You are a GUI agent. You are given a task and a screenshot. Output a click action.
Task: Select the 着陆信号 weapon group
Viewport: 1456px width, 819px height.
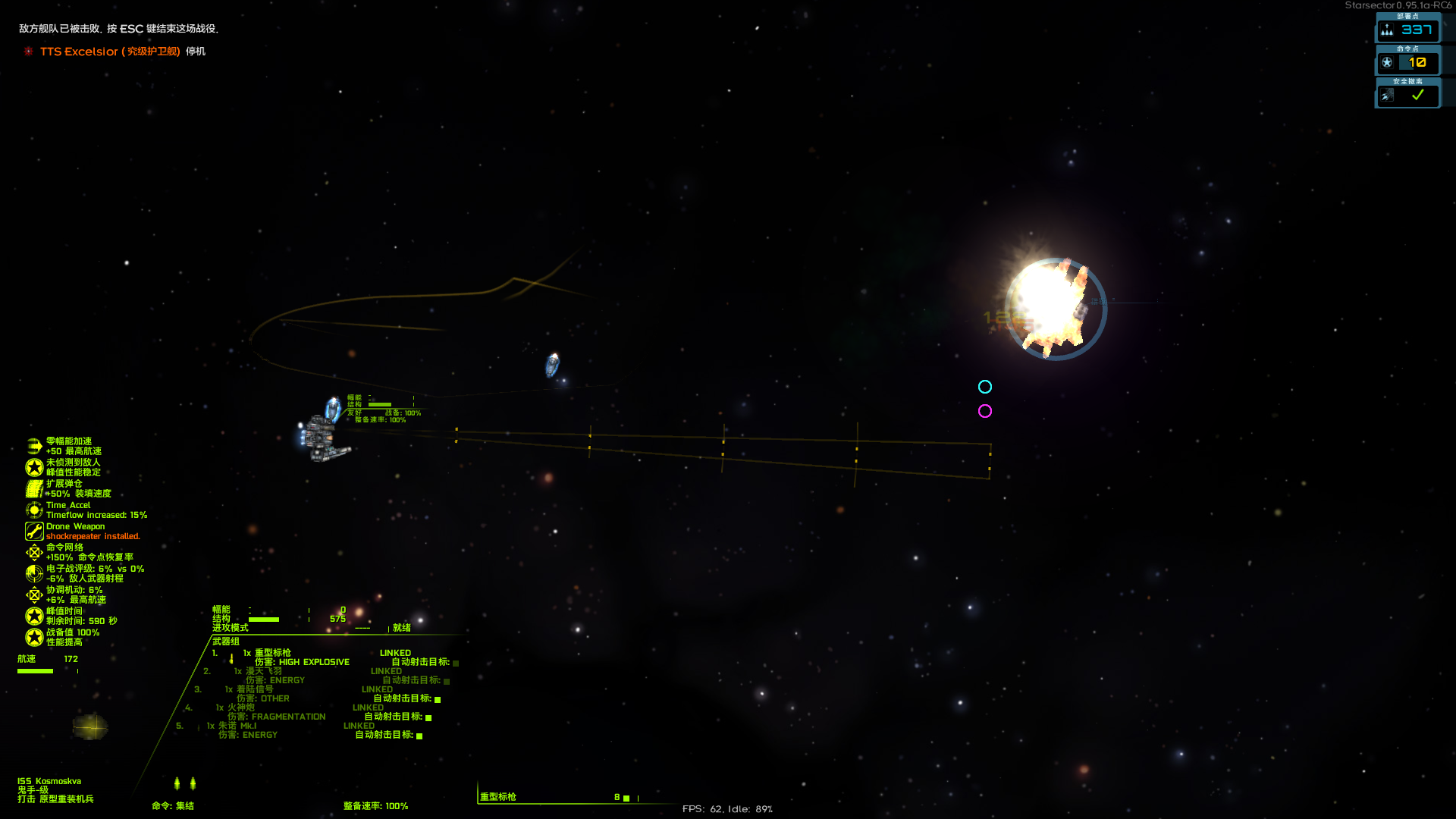(254, 689)
